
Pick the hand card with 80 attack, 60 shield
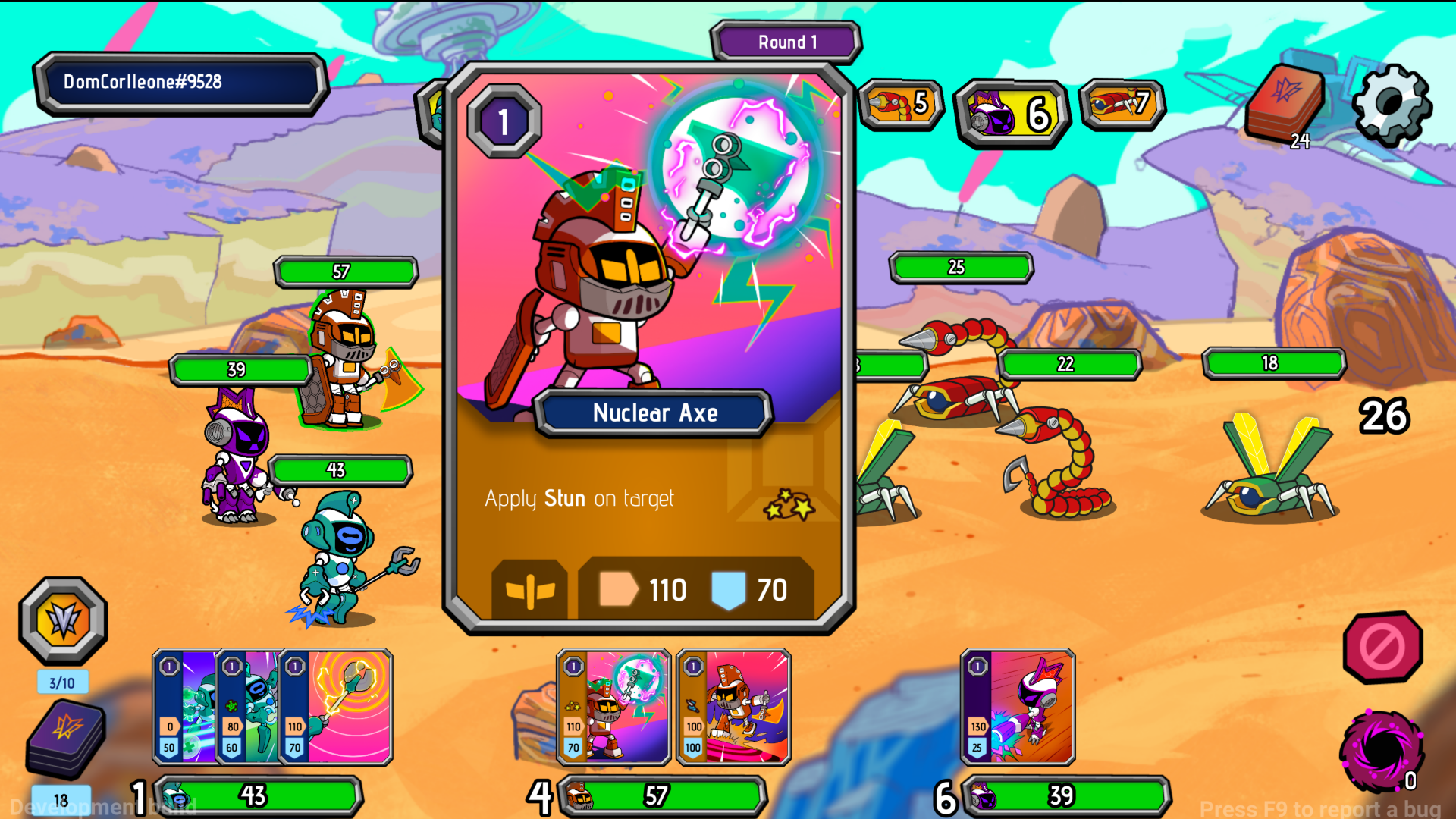(247, 707)
